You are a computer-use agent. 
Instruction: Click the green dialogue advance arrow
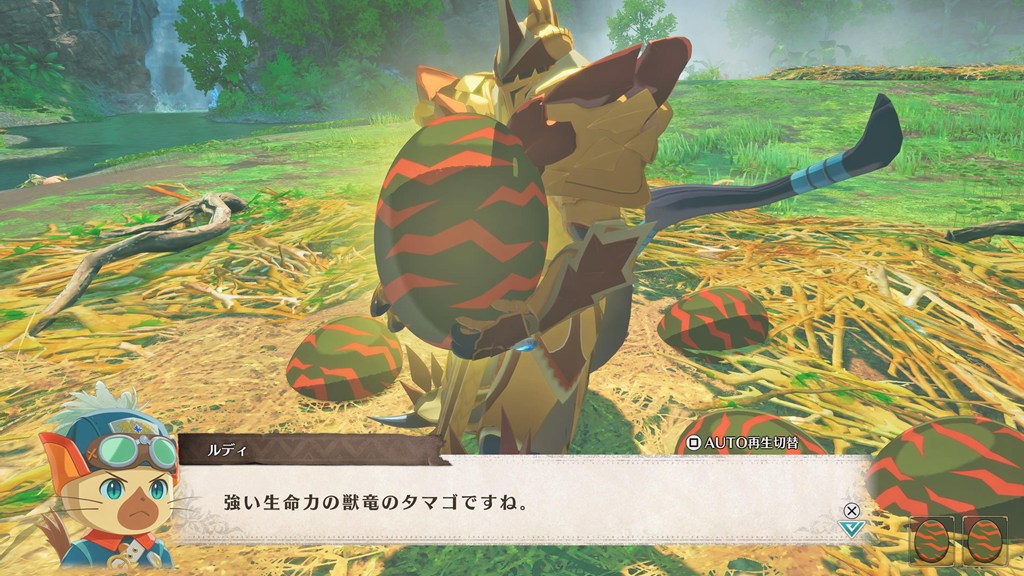point(851,528)
